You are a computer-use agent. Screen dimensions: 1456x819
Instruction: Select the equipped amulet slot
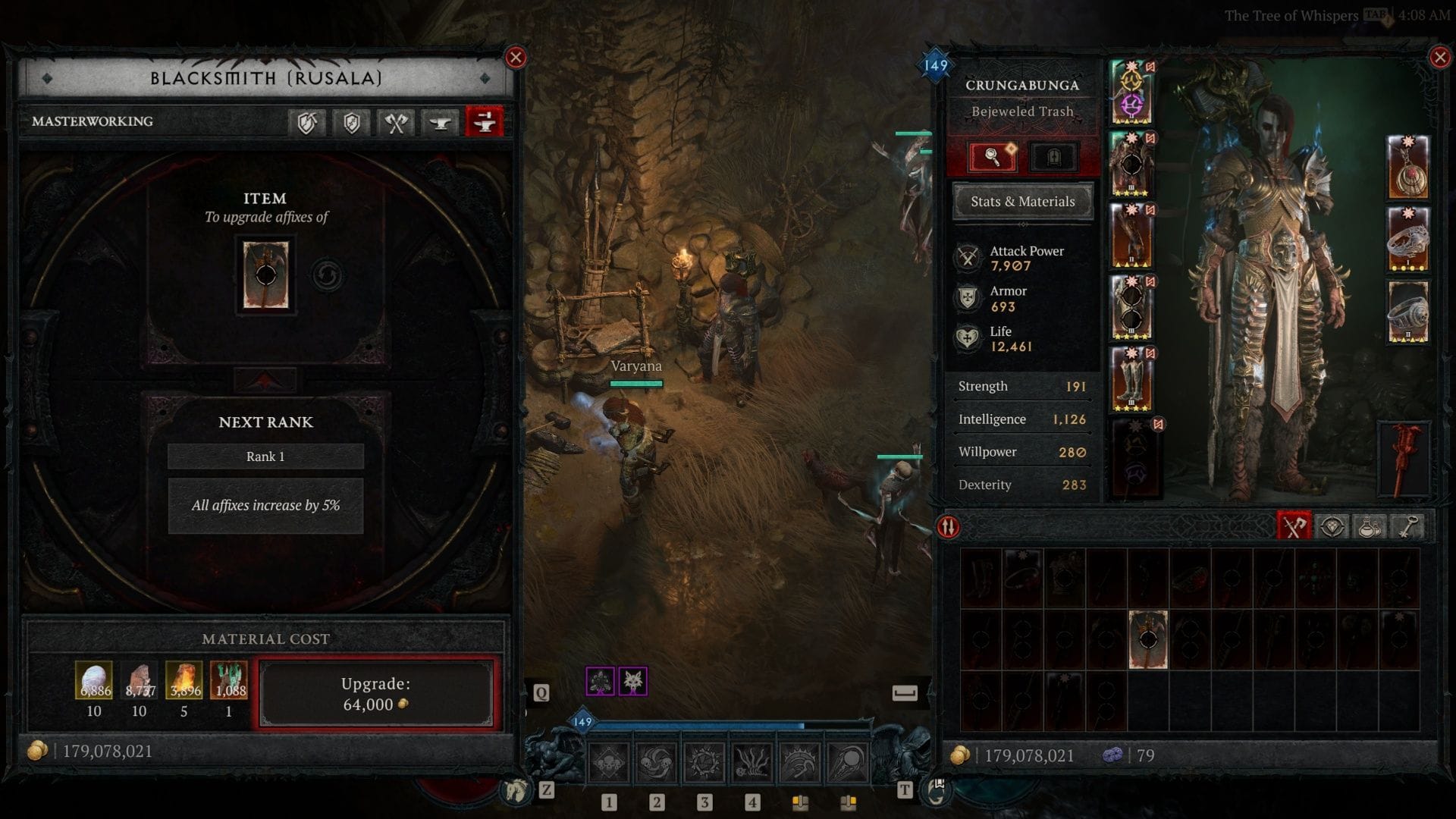coord(1407,168)
